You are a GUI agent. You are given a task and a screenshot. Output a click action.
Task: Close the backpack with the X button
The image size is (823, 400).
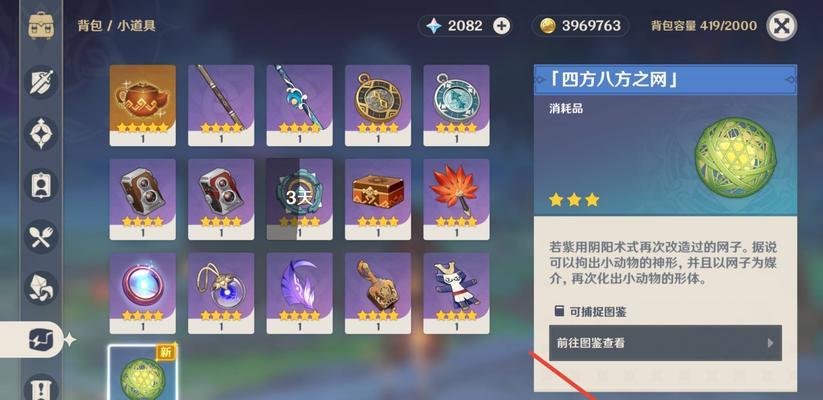783,26
